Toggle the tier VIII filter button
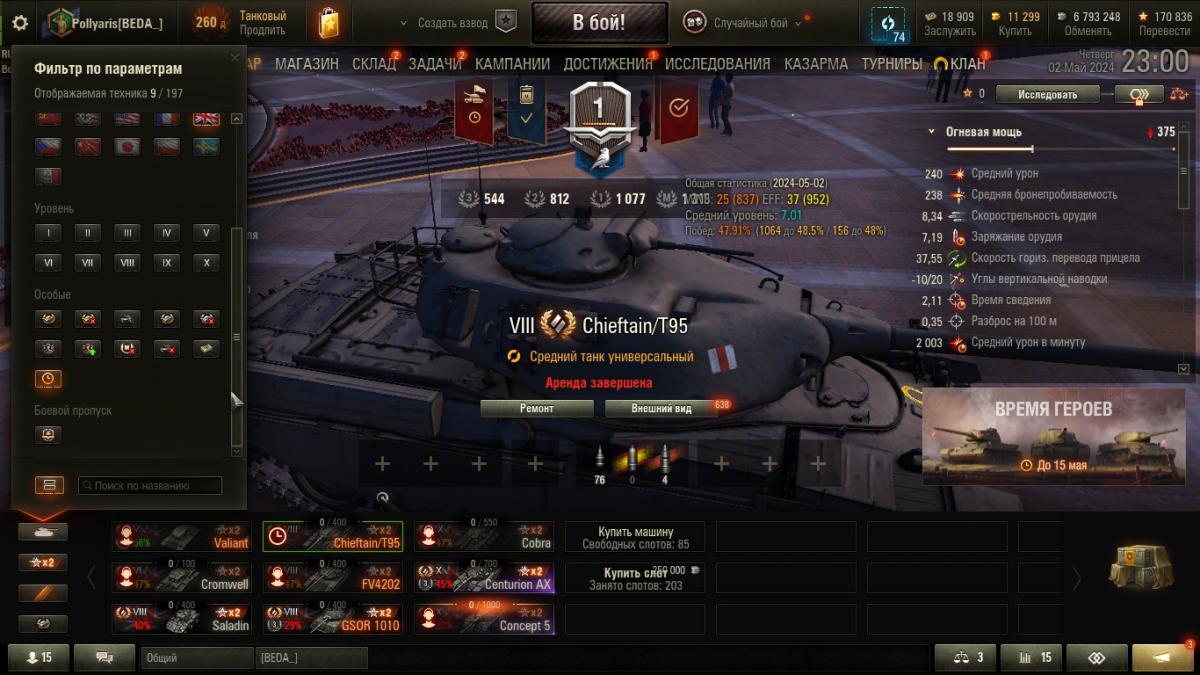This screenshot has width=1200, height=675. click(x=126, y=263)
